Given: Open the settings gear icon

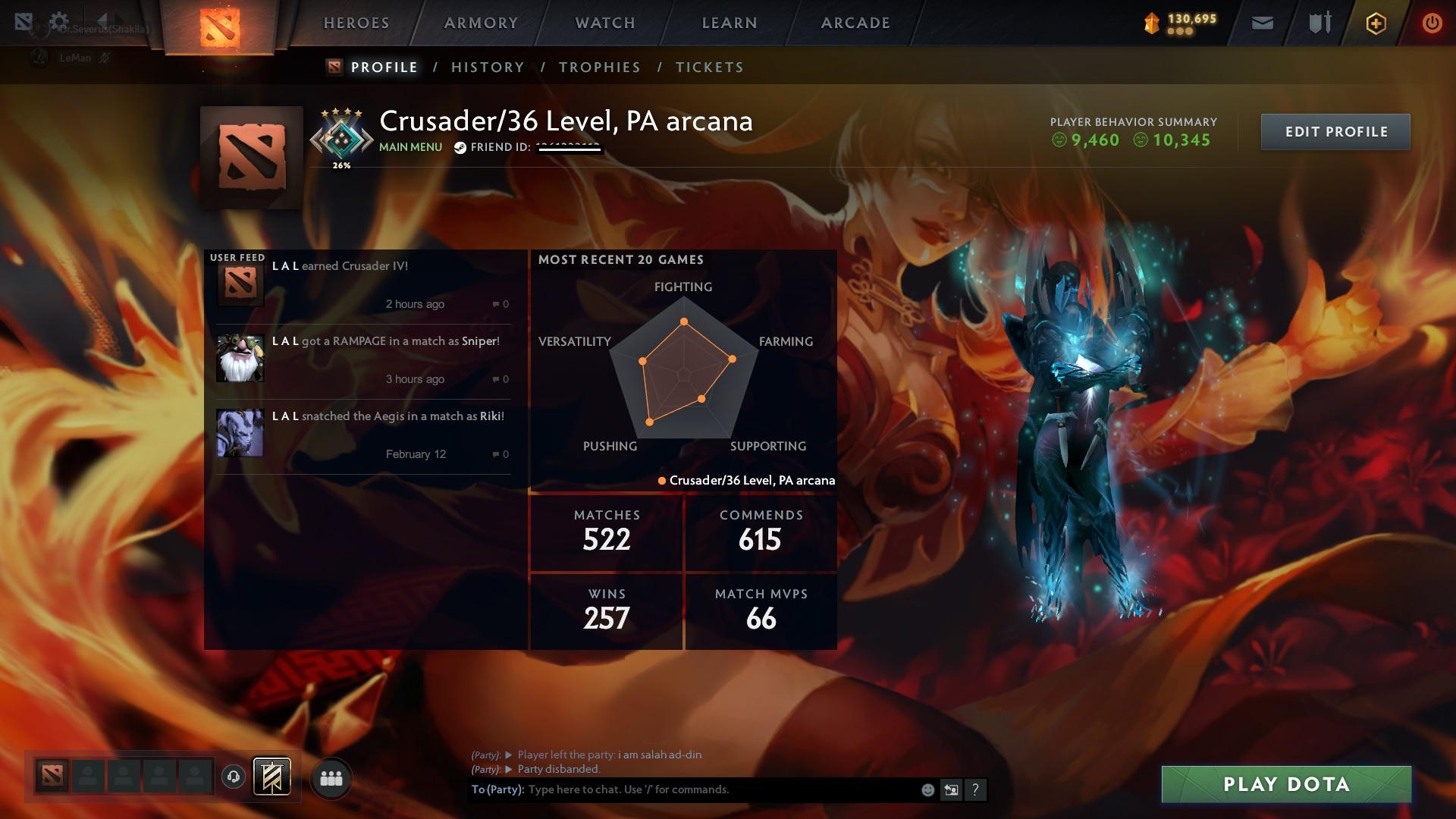Looking at the screenshot, I should coord(60,20).
